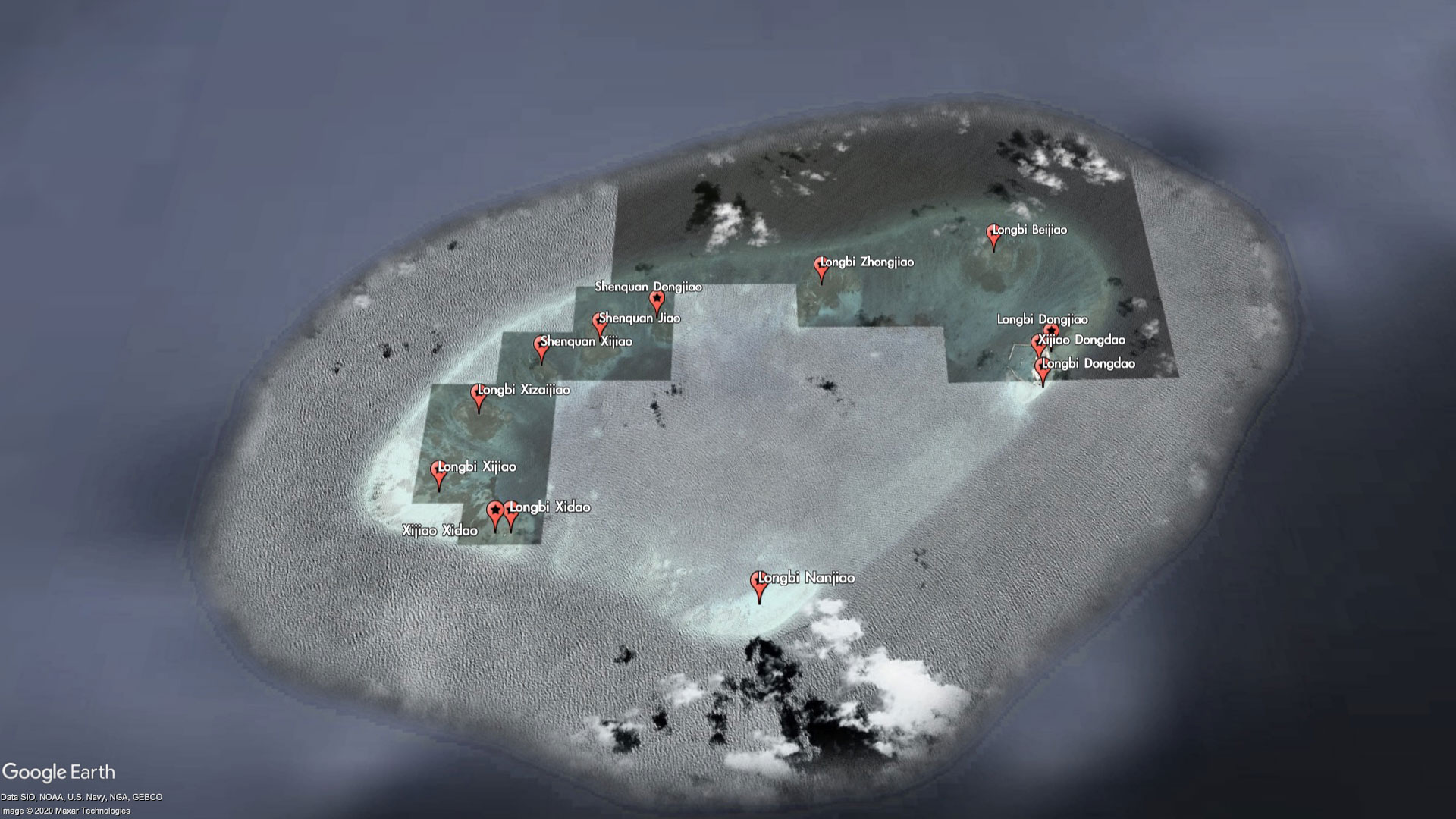Click the Longbi Nanjiao placemark pin

[x=758, y=582]
